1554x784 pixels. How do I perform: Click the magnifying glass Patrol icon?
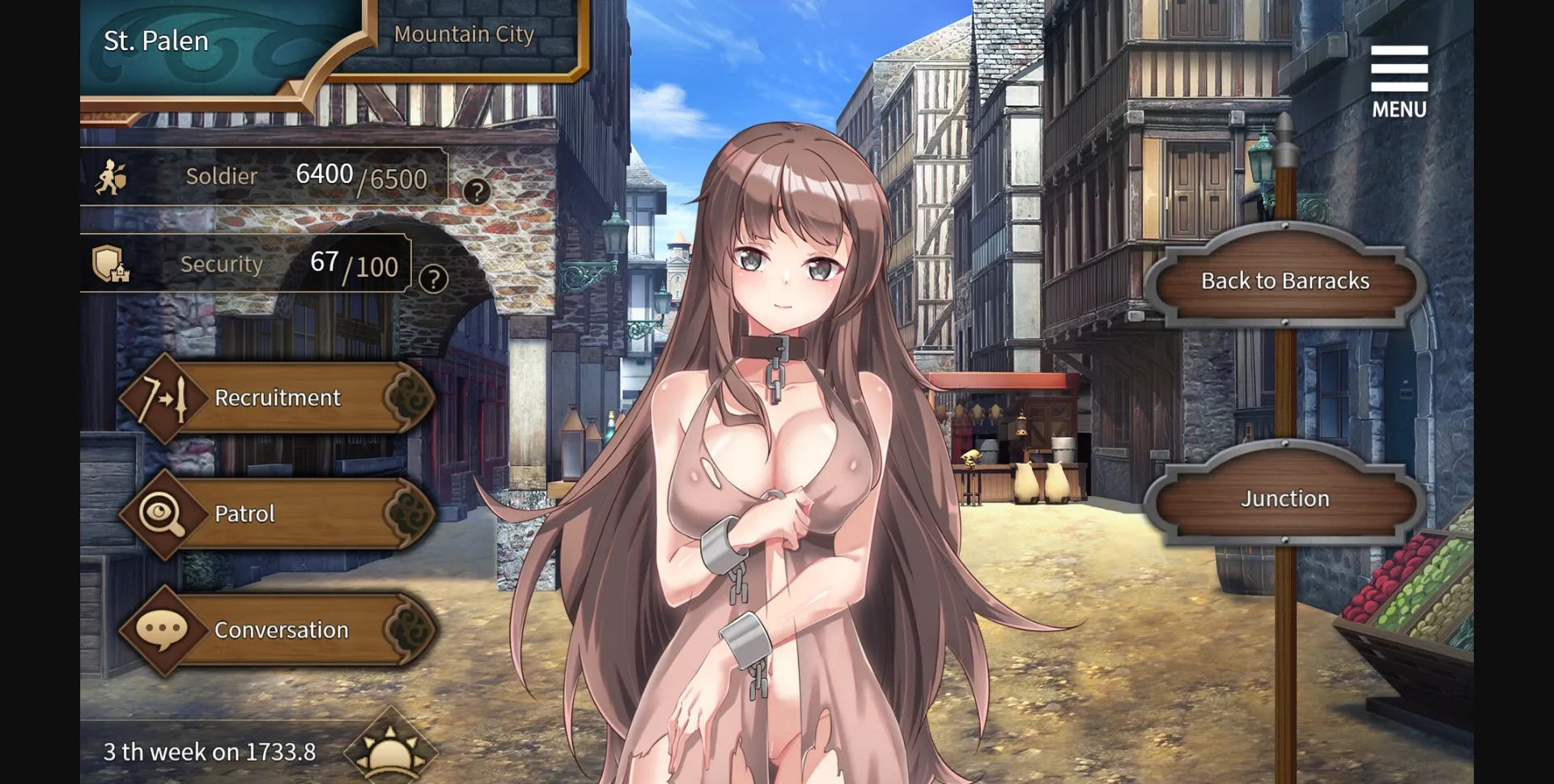click(x=162, y=513)
